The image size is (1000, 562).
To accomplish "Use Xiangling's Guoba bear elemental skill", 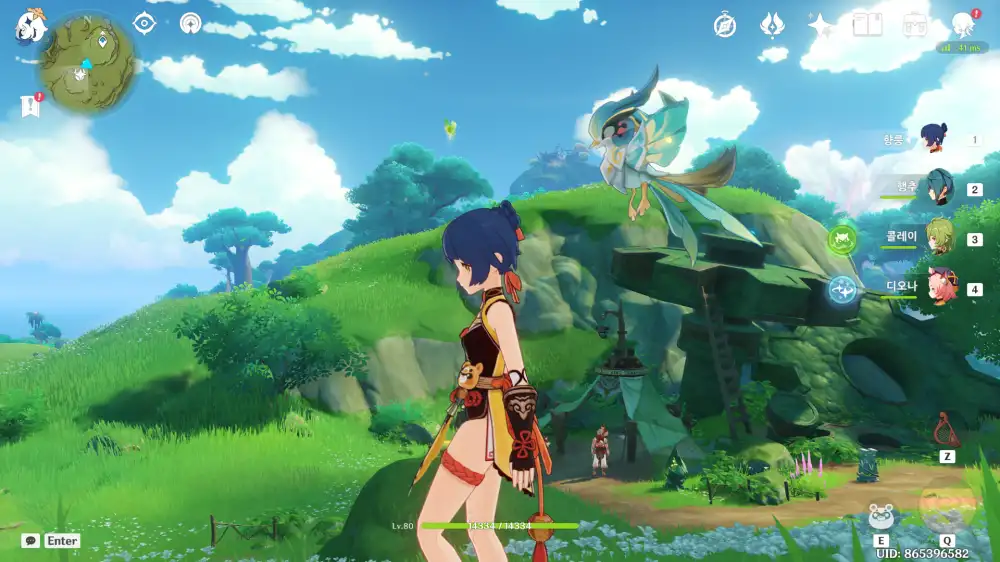I will click(x=881, y=517).
